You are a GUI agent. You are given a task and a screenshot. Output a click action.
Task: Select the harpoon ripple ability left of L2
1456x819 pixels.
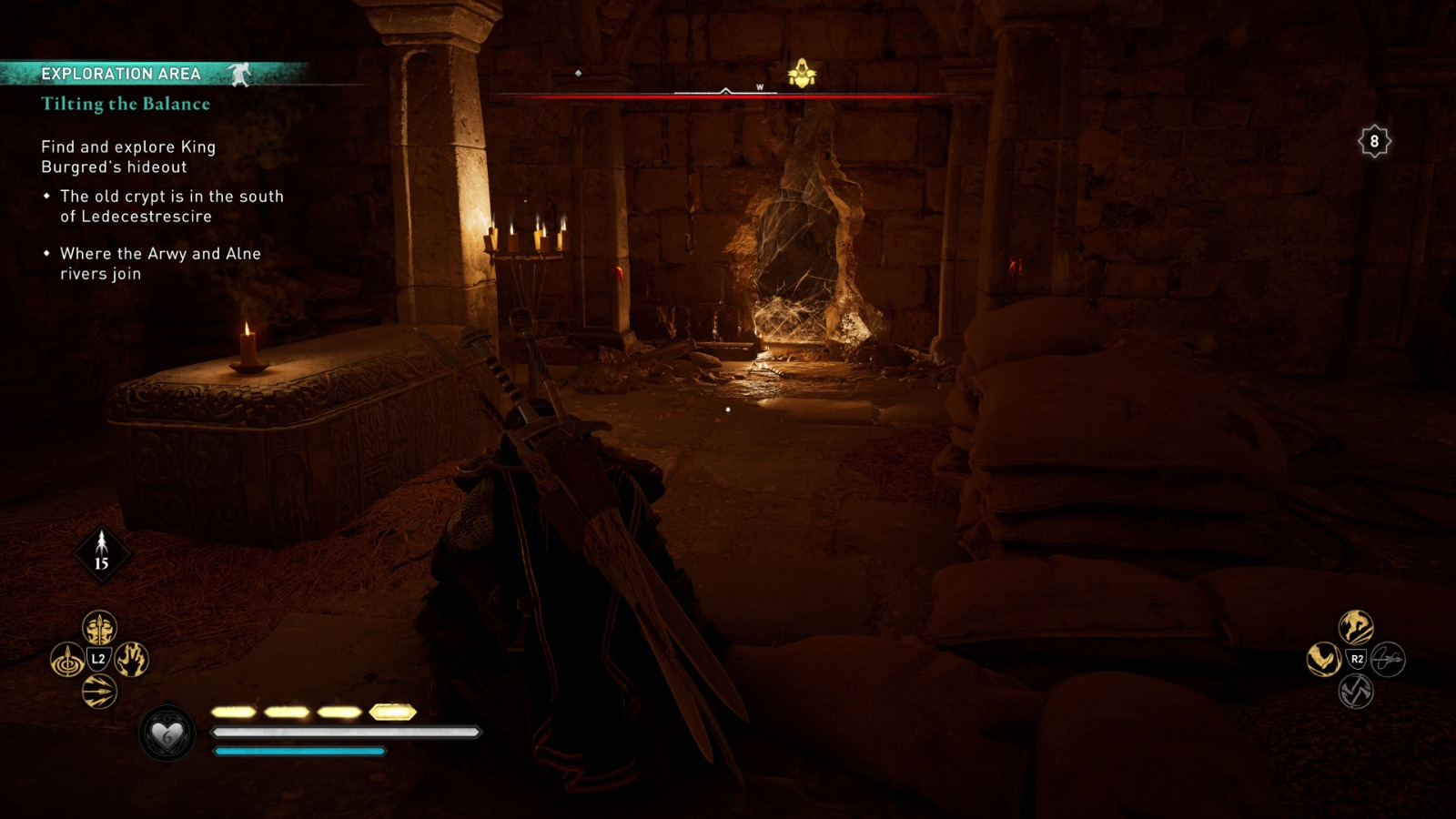point(66,659)
